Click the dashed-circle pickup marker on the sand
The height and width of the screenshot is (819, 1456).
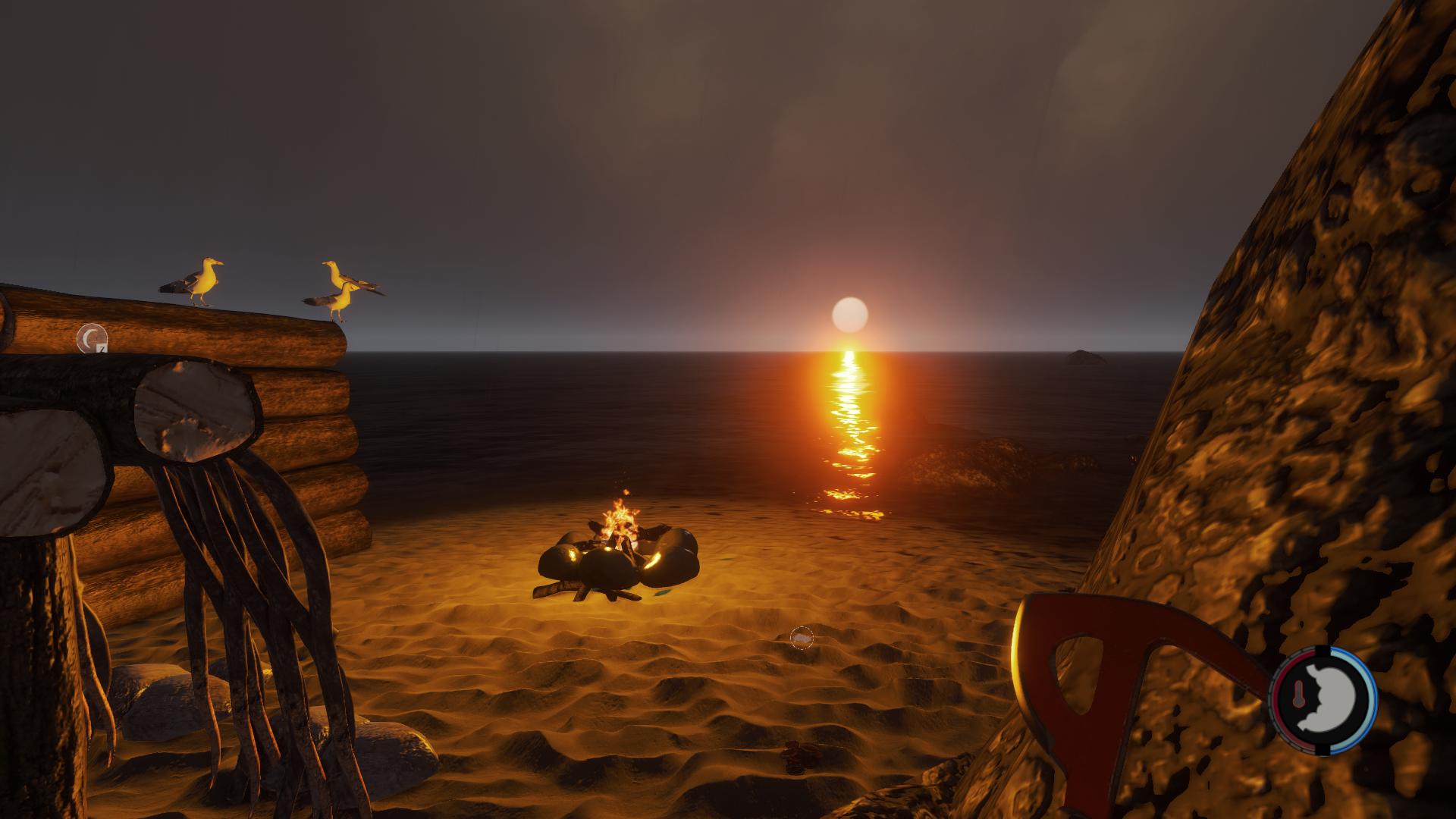[802, 638]
